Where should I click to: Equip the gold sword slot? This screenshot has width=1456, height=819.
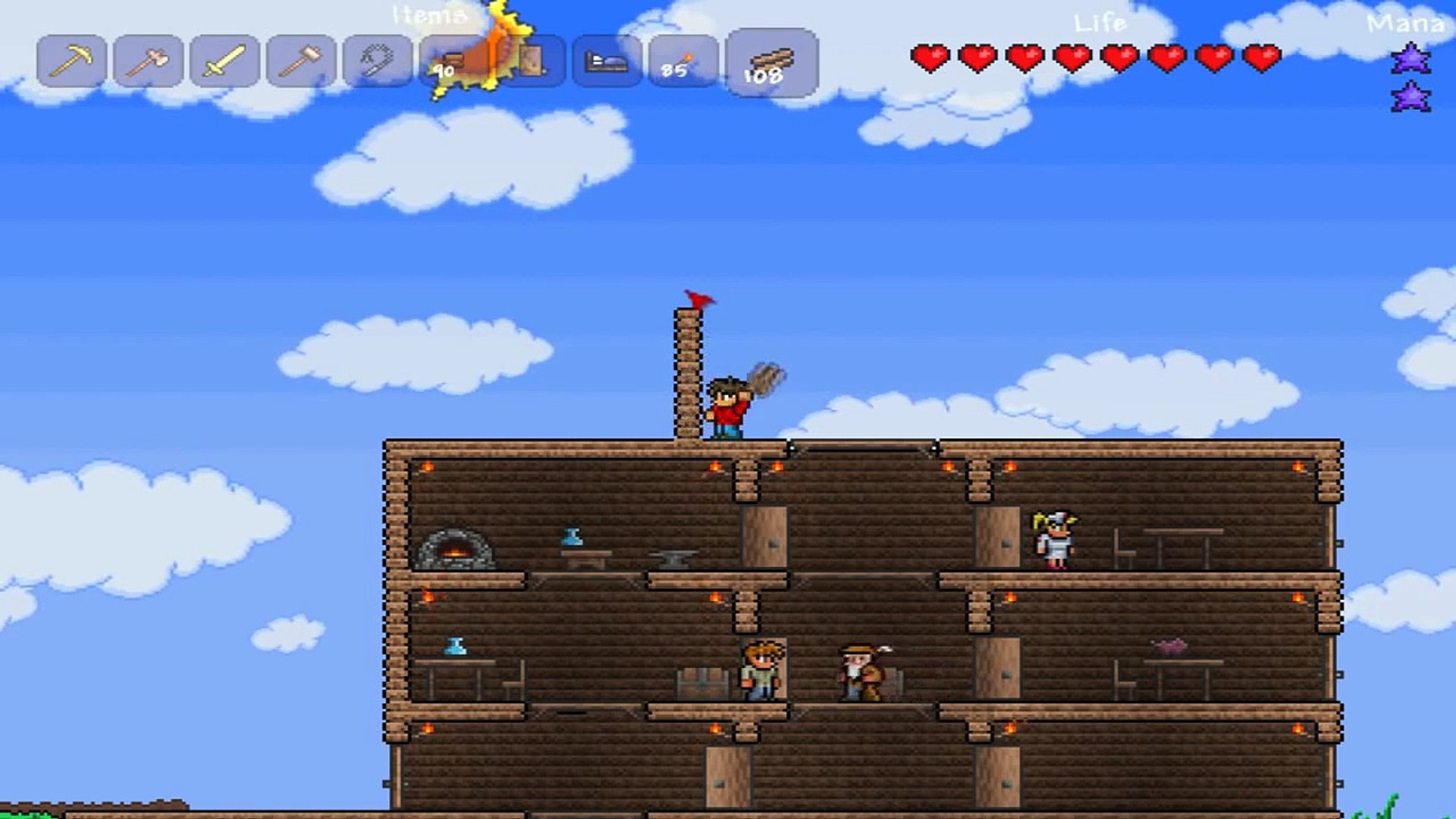pyautogui.click(x=224, y=61)
